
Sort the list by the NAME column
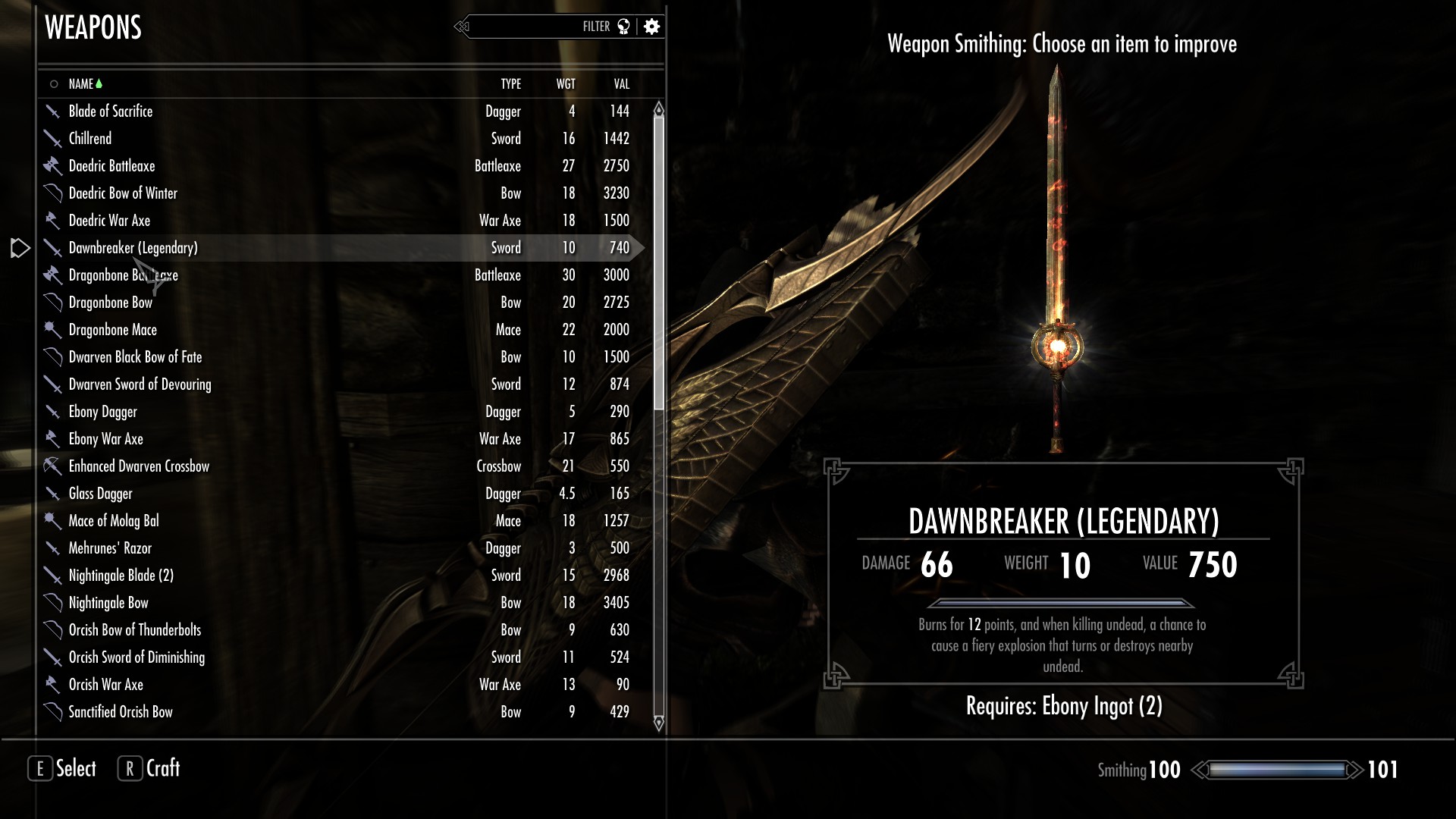(81, 84)
